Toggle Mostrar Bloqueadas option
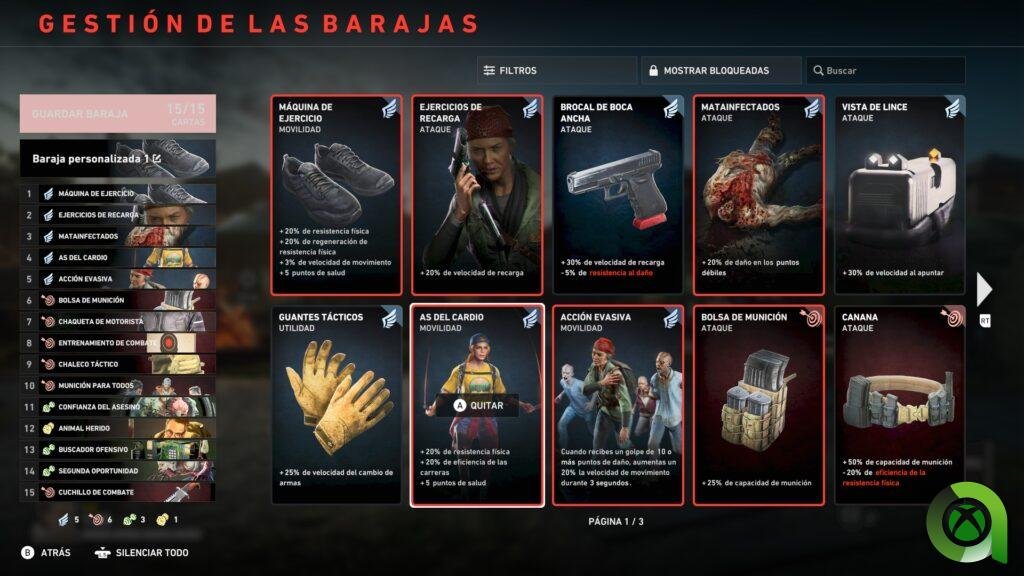1024x576 pixels. [x=720, y=71]
